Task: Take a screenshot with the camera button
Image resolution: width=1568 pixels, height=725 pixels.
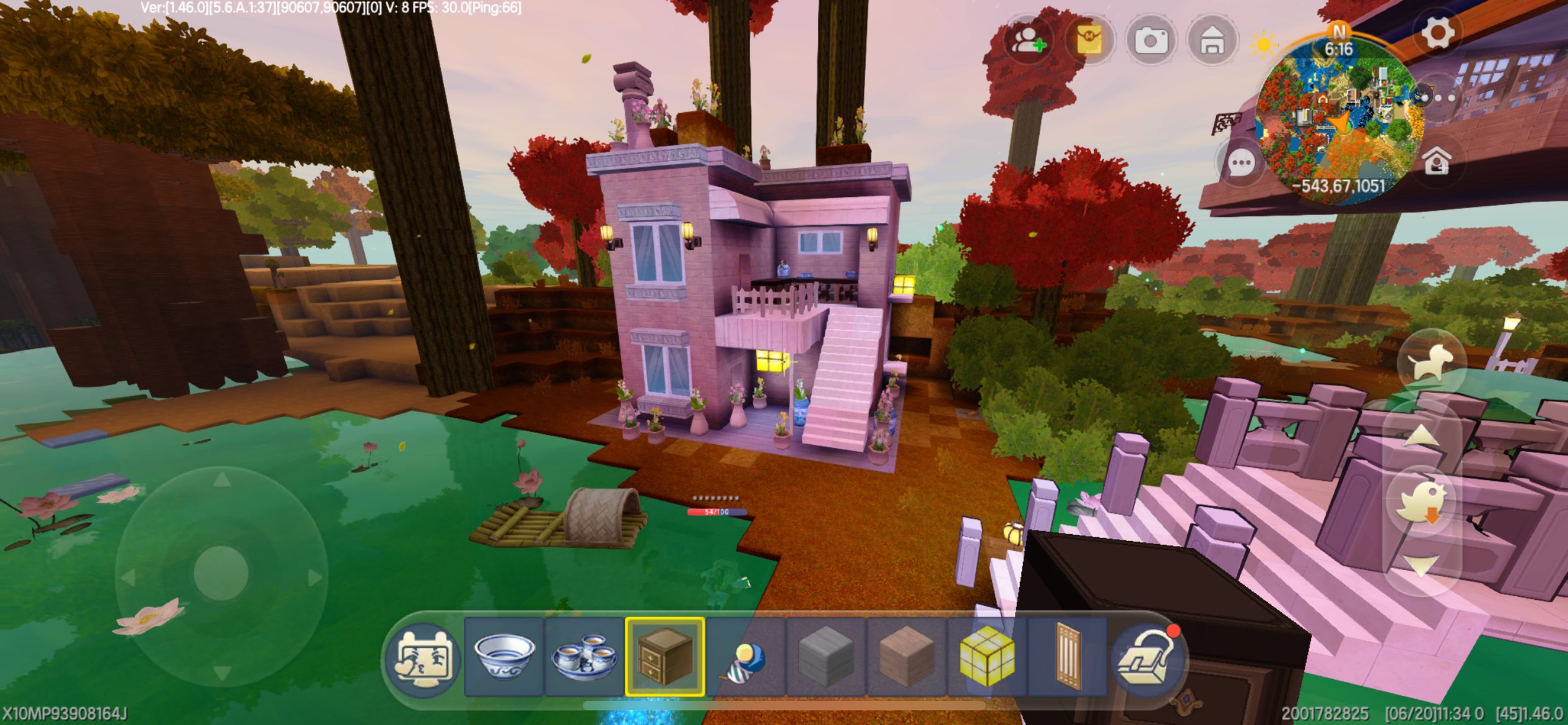Action: pos(1151,41)
